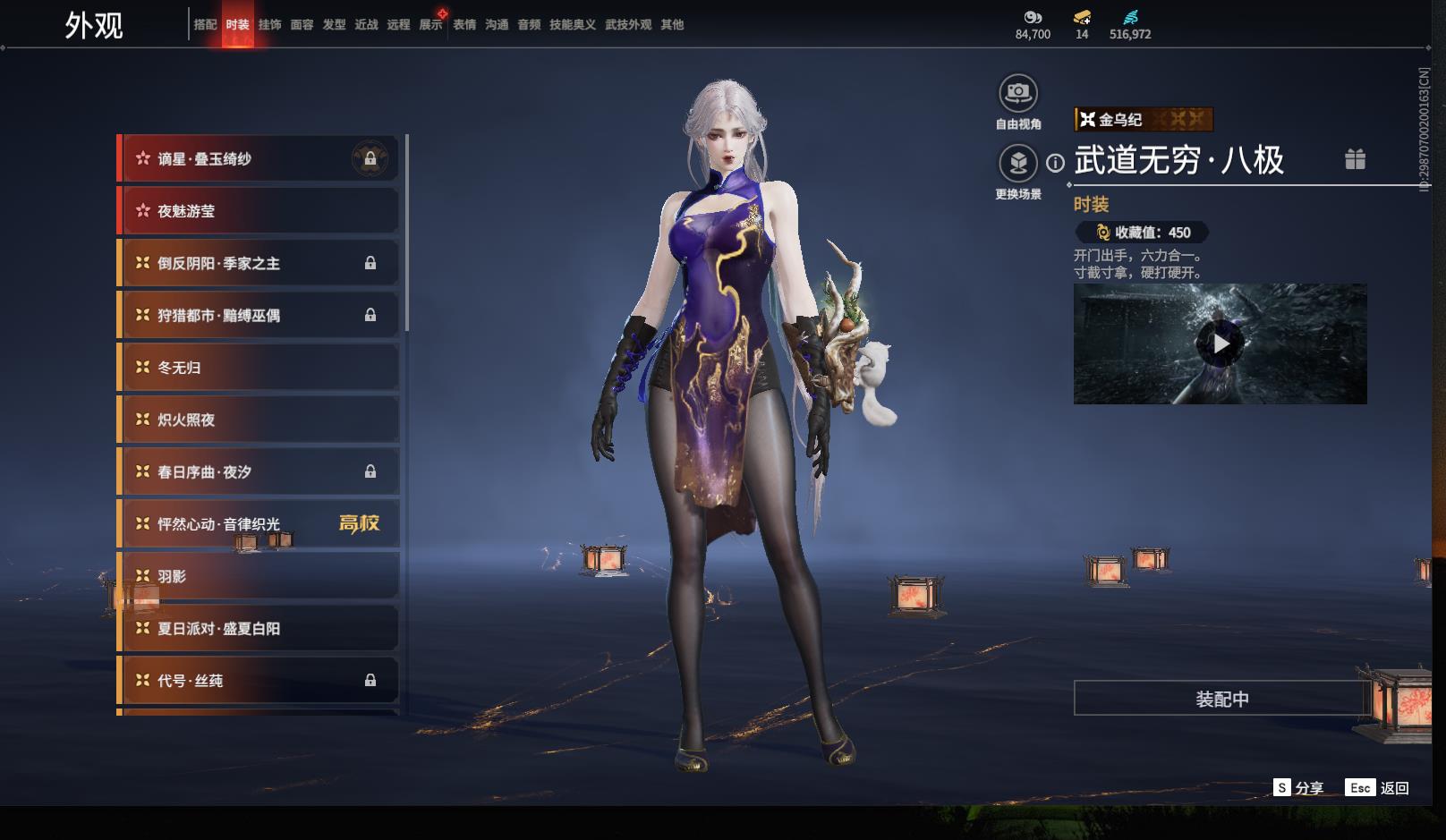Image resolution: width=1446 pixels, height=840 pixels.
Task: Activate the 自由视角 camera button
Action: click(1018, 94)
